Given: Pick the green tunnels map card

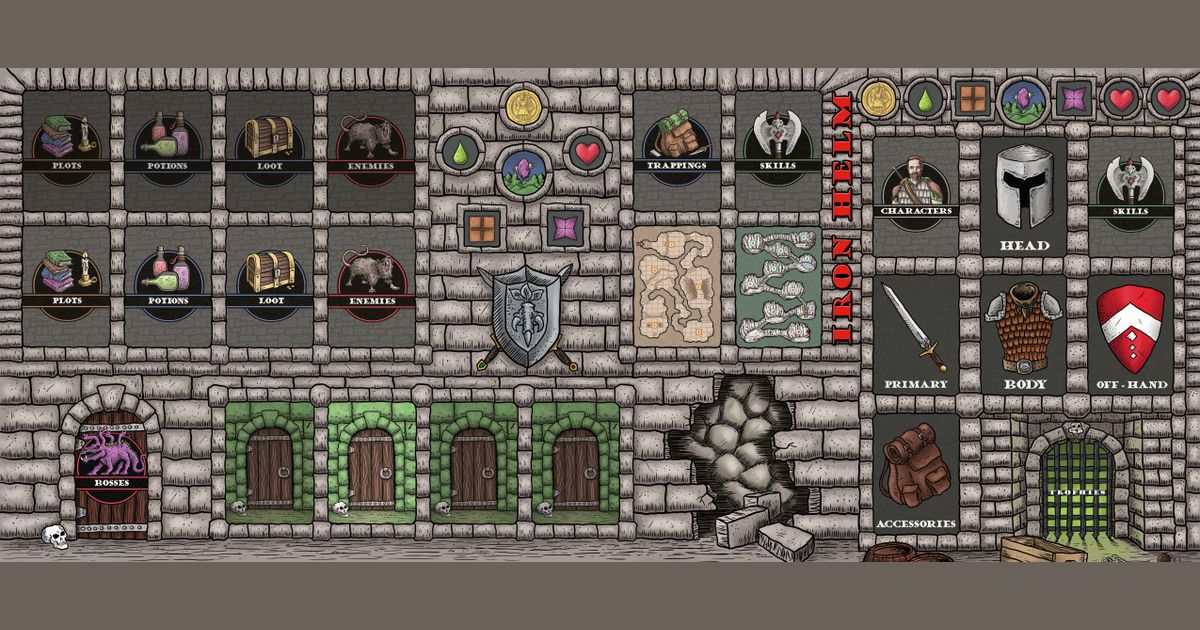Looking at the screenshot, I should pos(779,287).
